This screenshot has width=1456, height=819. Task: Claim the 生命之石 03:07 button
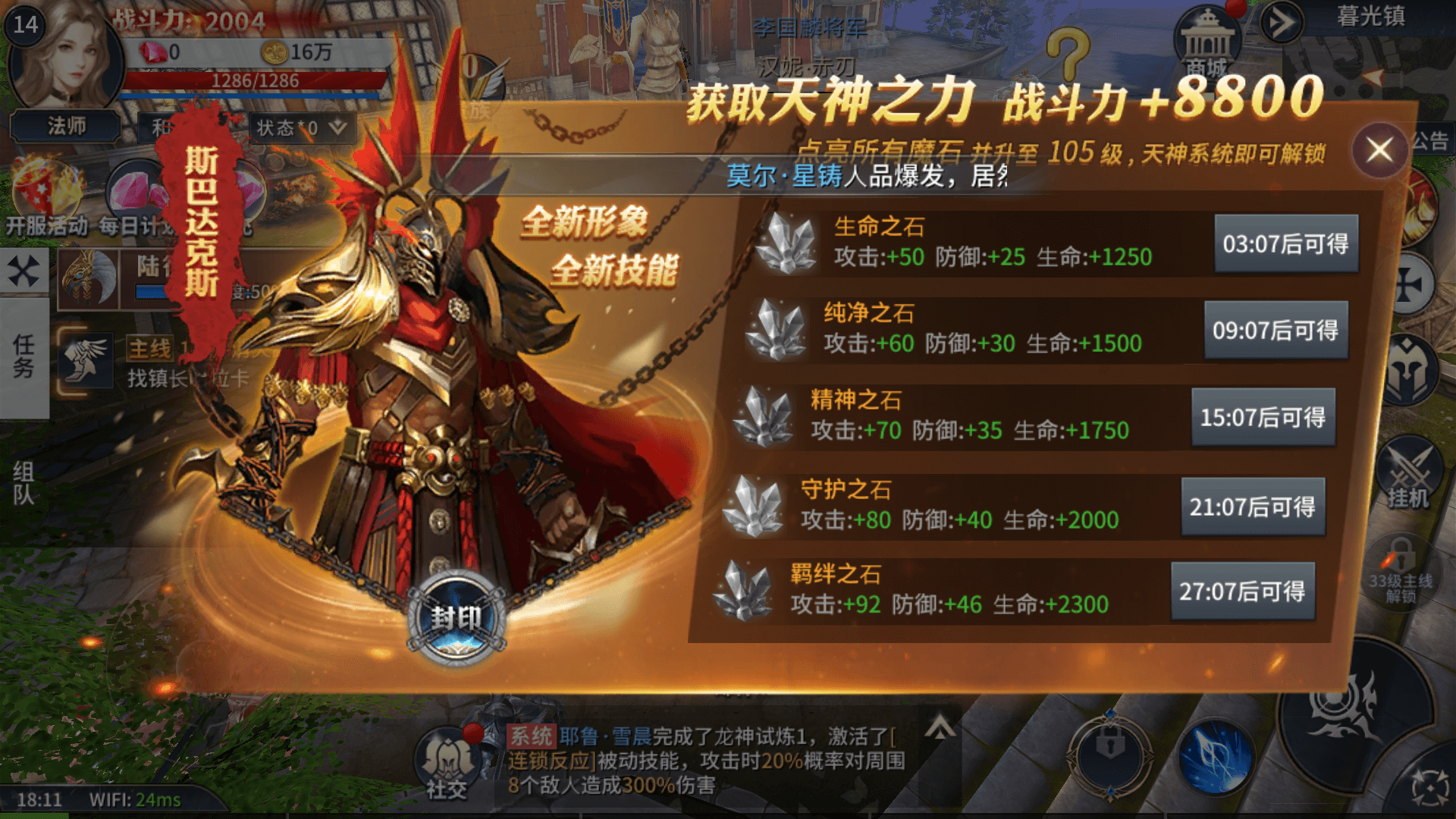point(1285,243)
